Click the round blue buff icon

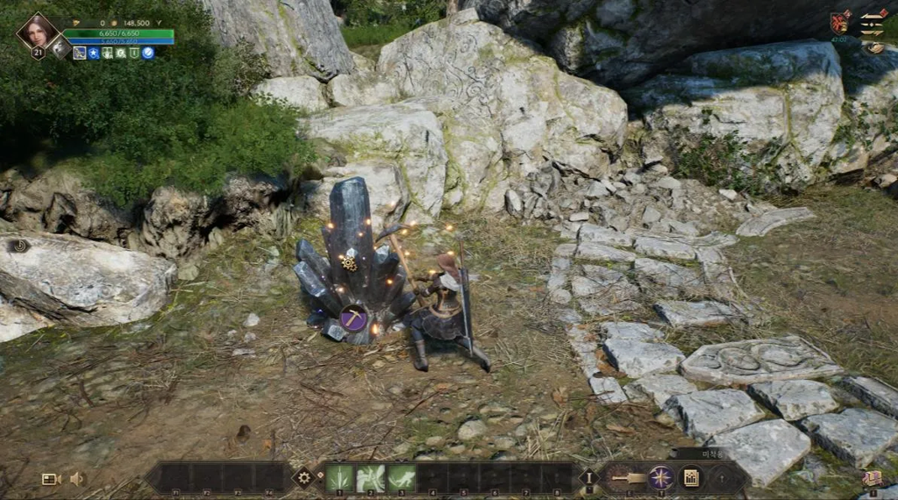[148, 53]
